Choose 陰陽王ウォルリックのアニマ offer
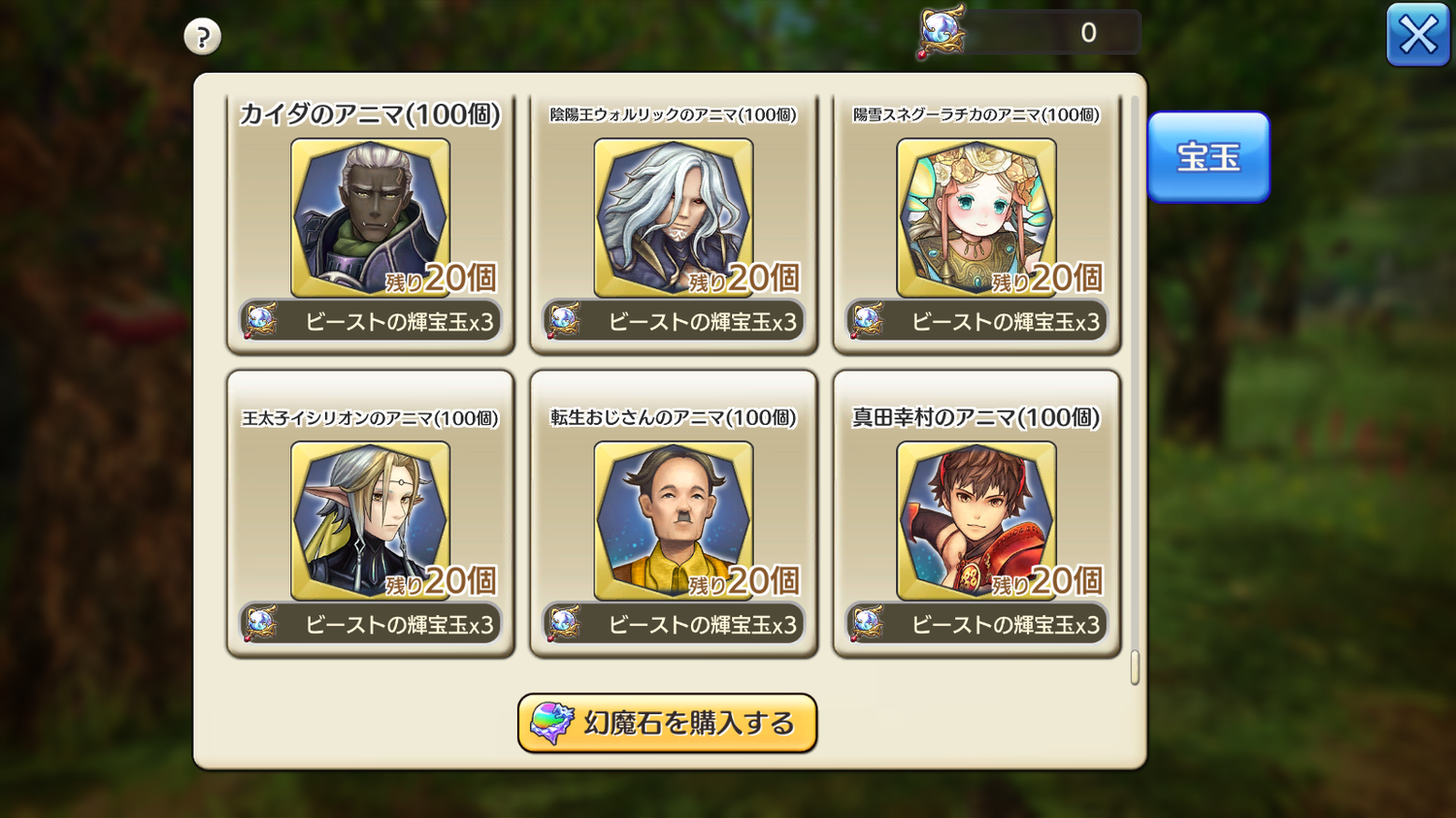This screenshot has width=1456, height=818. point(673,223)
